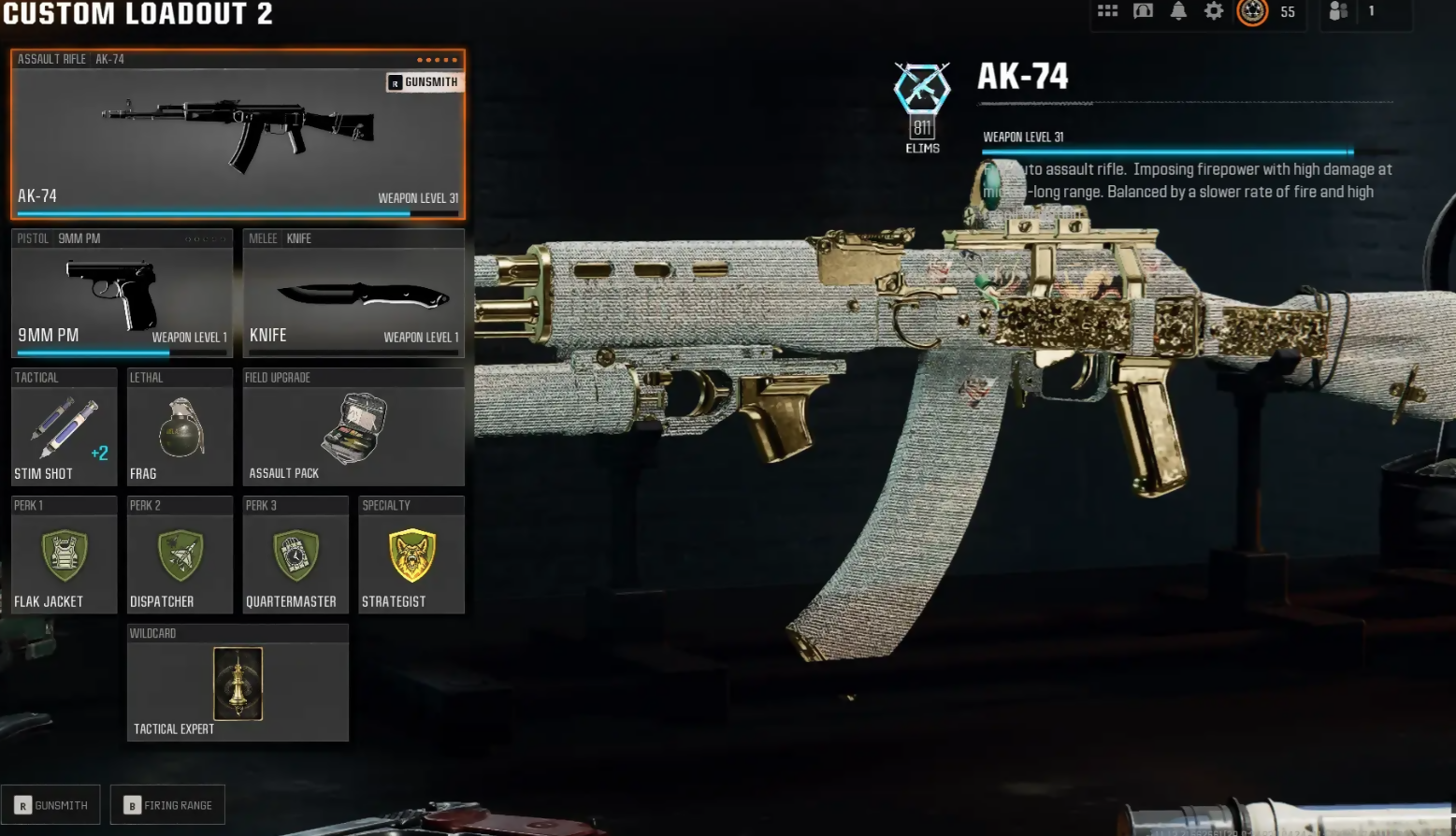Open the grid menu icon
The height and width of the screenshot is (836, 1456).
(1108, 11)
